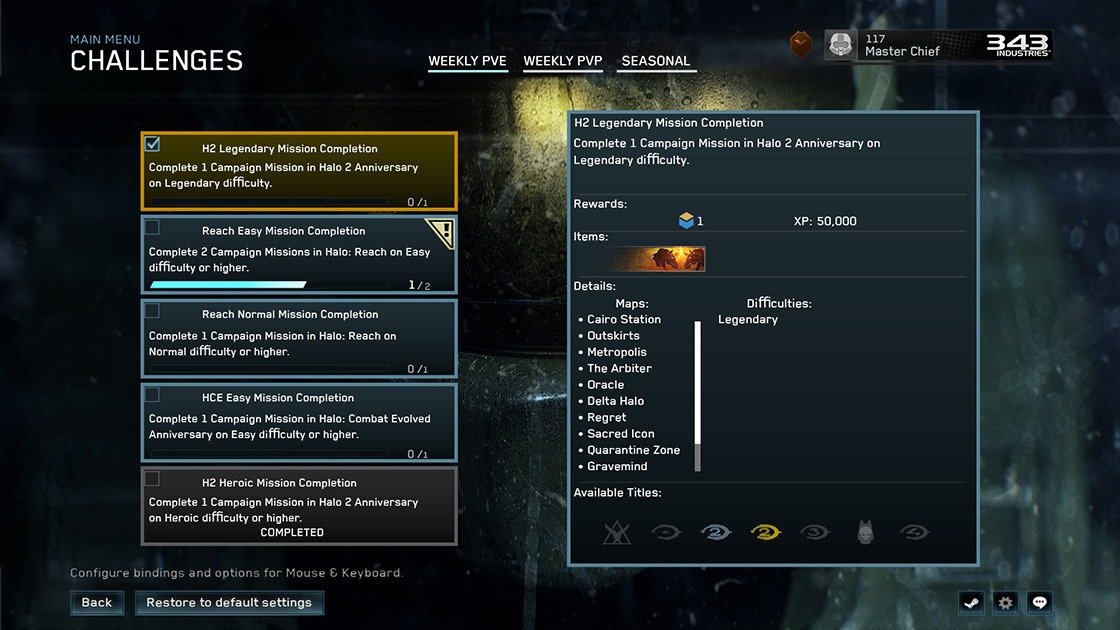This screenshot has height=630, width=1120.
Task: Pick the HCE Easy Mission Completion challenge
Action: [299, 422]
